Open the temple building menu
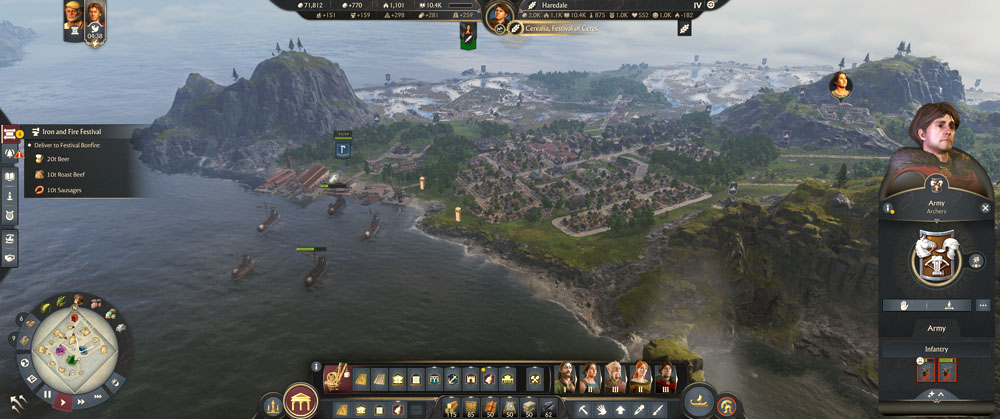 [x=298, y=400]
